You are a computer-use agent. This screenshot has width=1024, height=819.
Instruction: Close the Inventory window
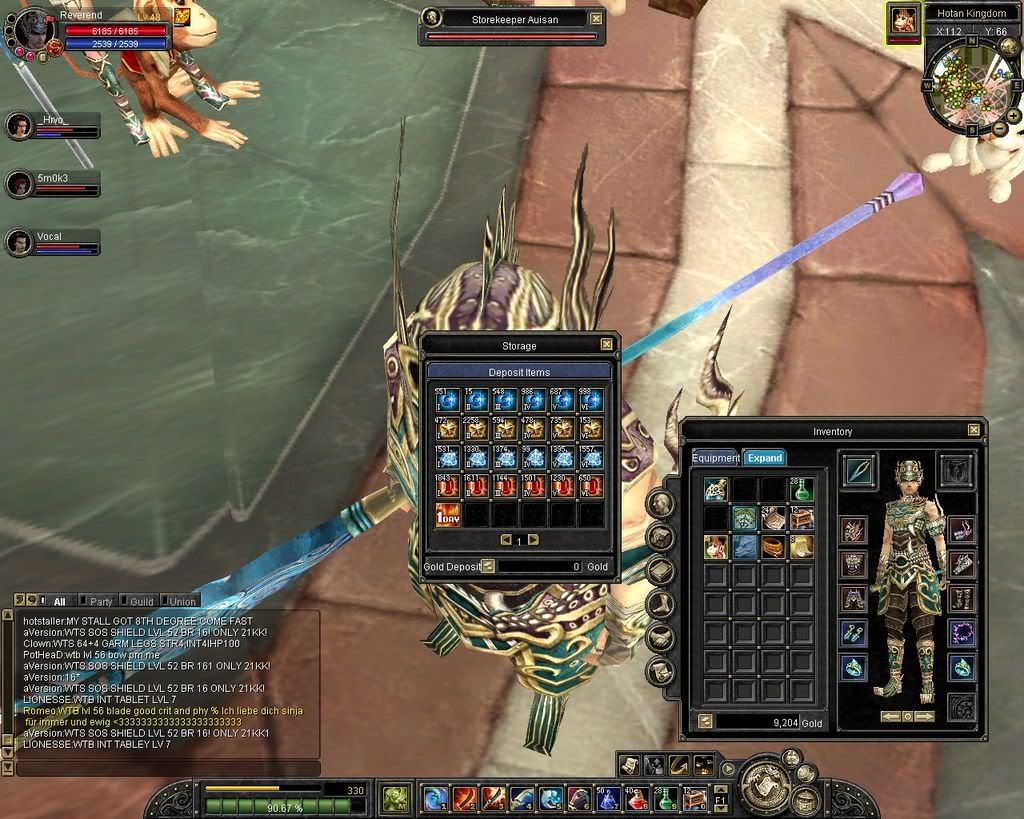coord(974,430)
